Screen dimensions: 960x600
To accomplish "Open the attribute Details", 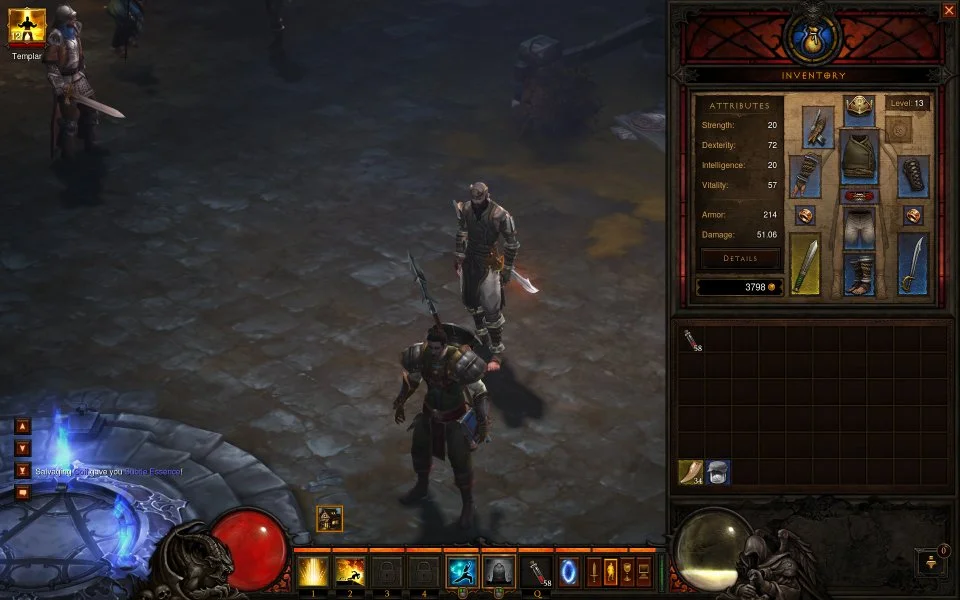I will pos(740,258).
